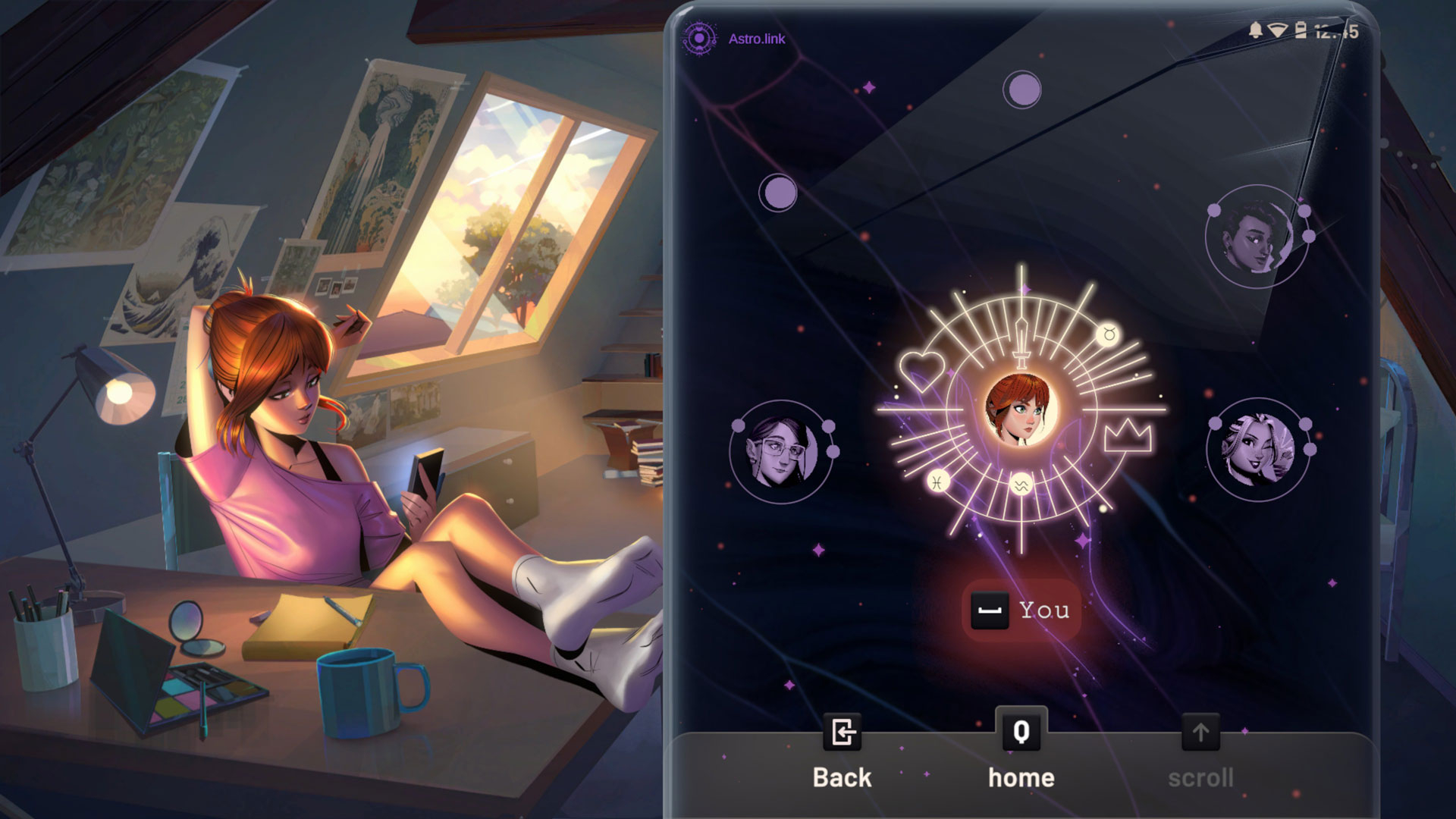
Task: Open the Astro.link app logo
Action: pyautogui.click(x=700, y=34)
